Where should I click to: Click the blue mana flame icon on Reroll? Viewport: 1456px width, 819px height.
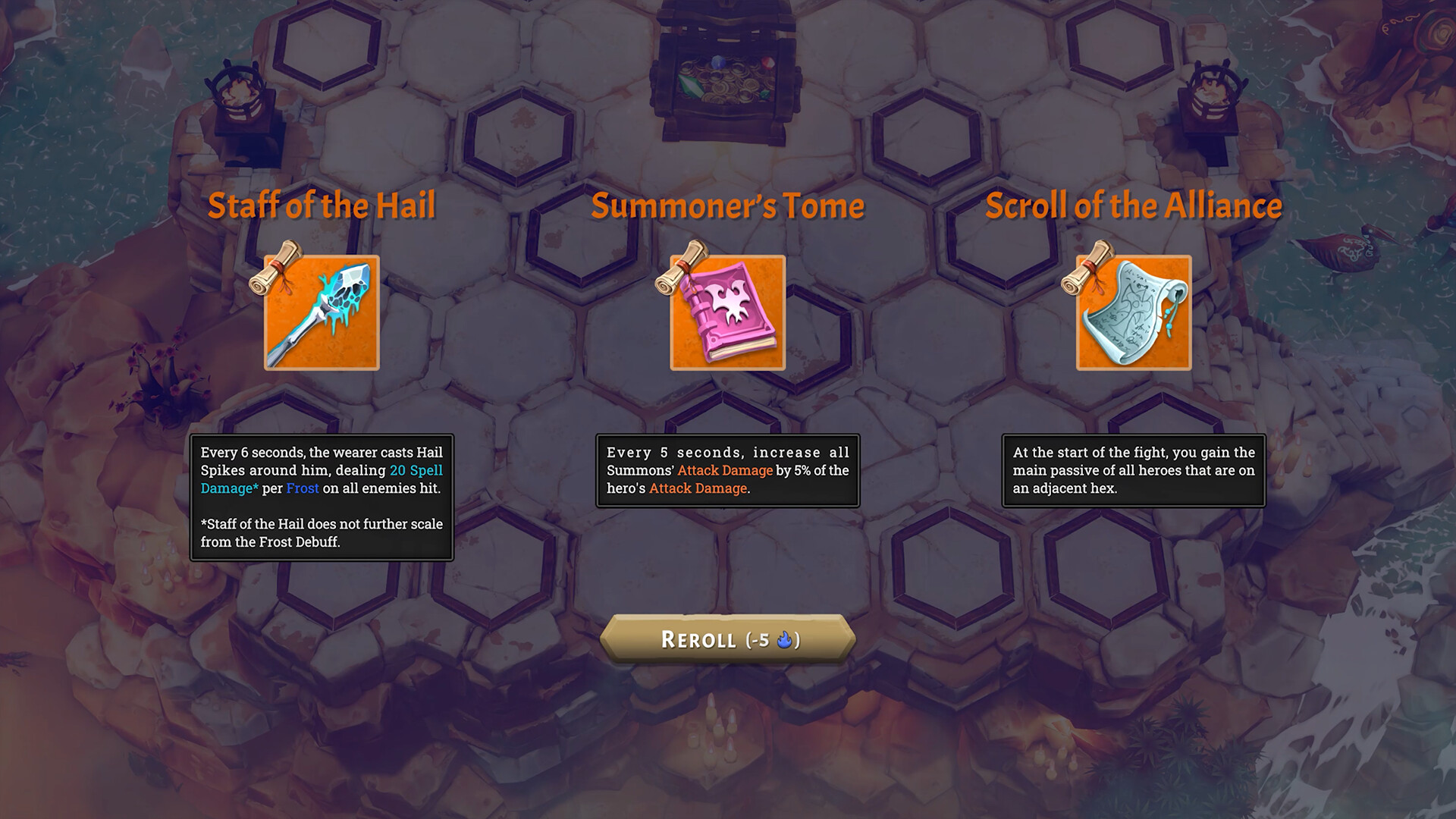point(783,641)
